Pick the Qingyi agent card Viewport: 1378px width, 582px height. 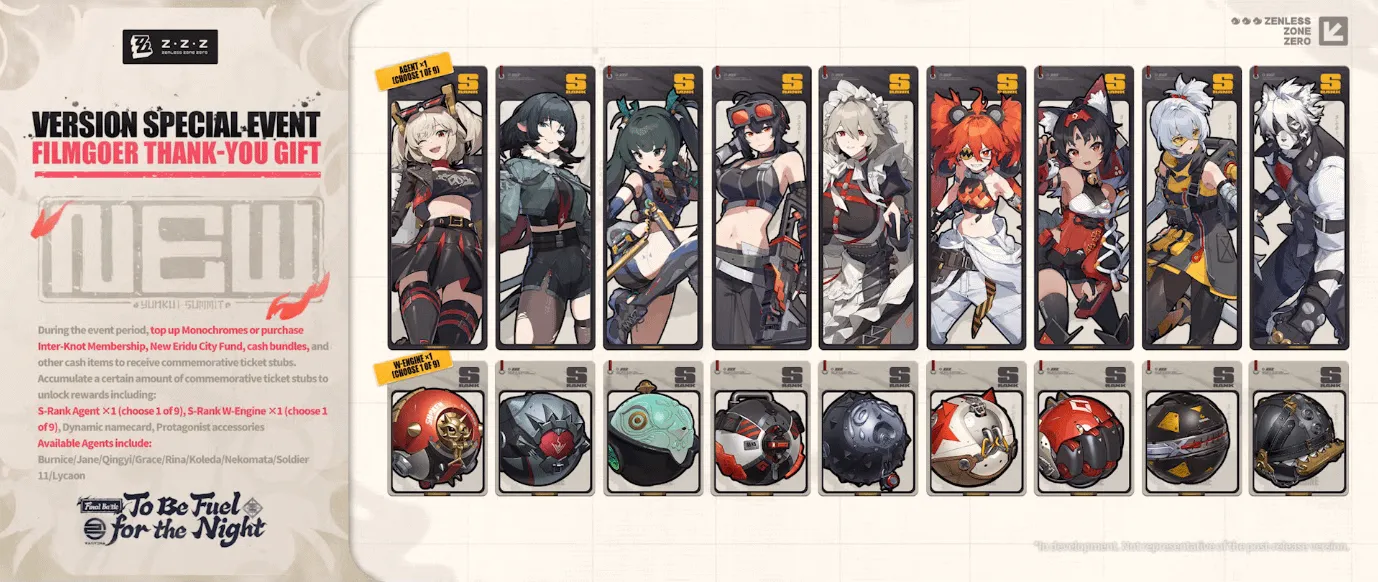click(x=653, y=208)
